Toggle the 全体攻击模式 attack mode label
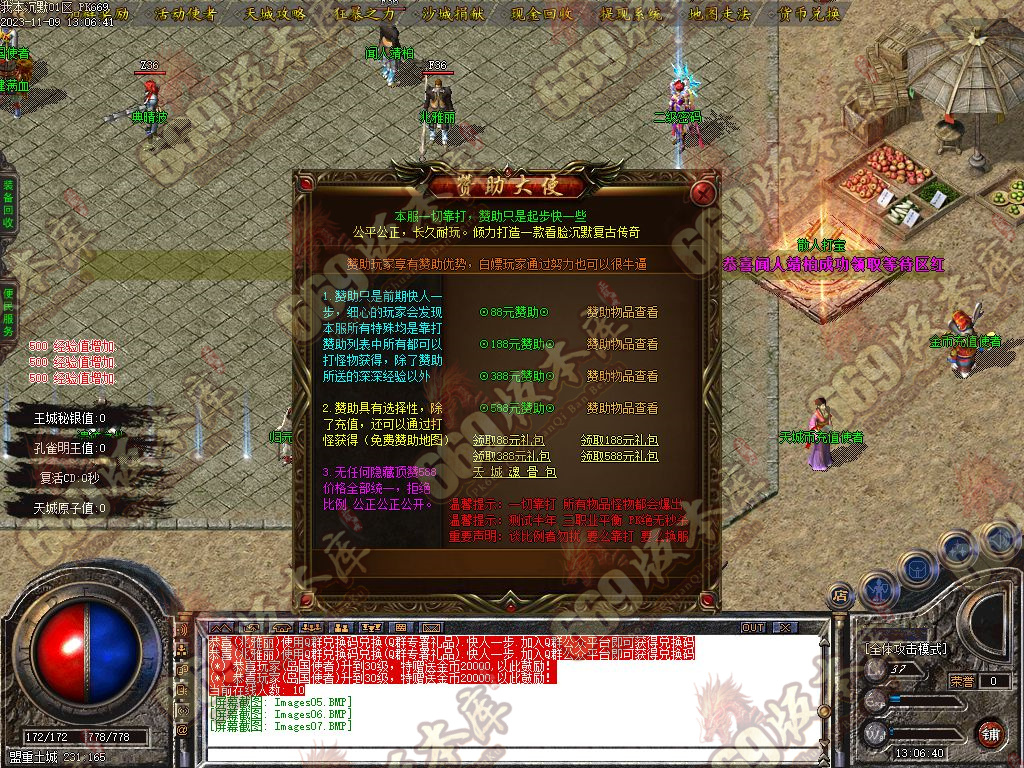 [905, 649]
